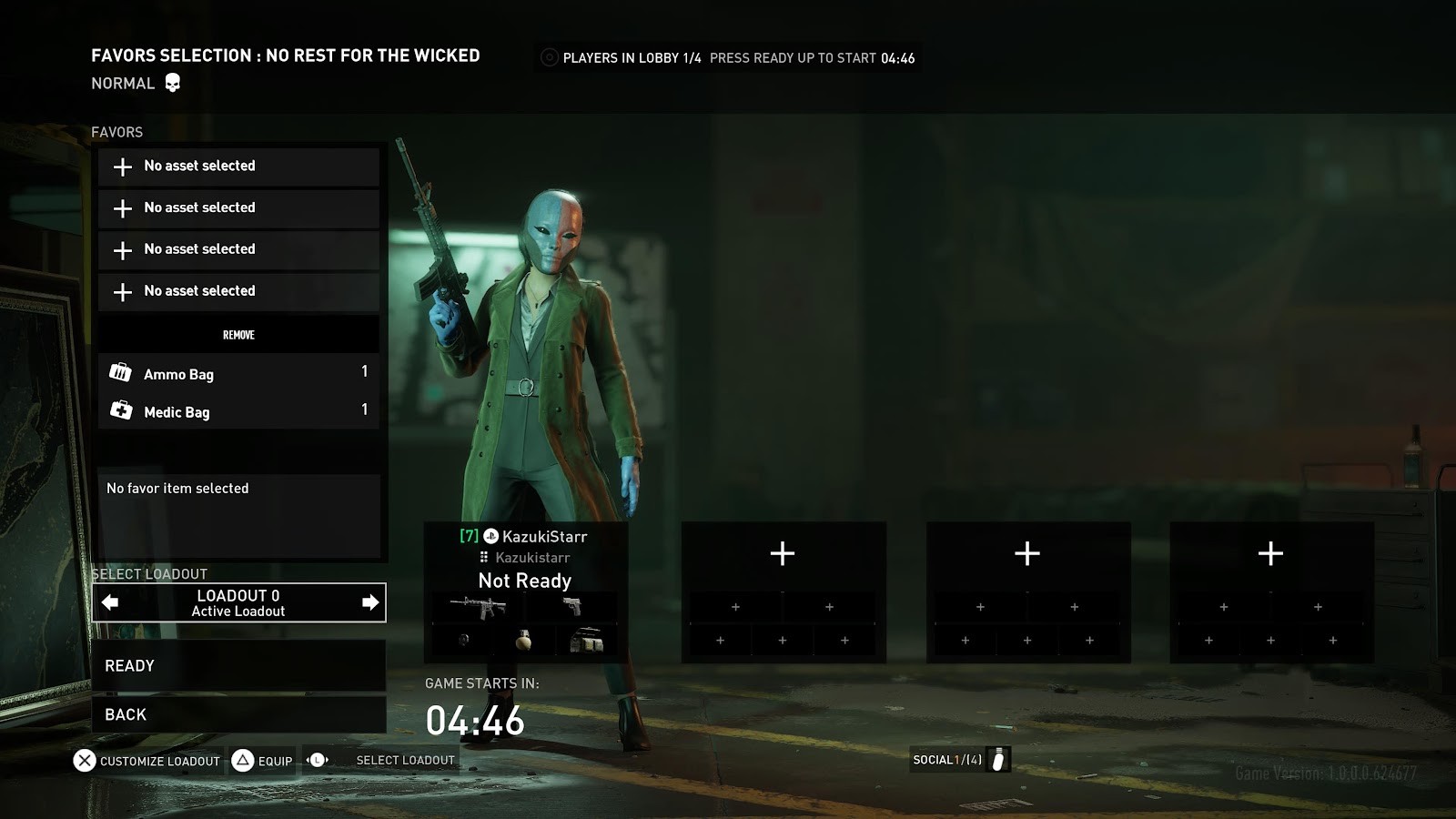Select the grenade throwable slot

(523, 641)
